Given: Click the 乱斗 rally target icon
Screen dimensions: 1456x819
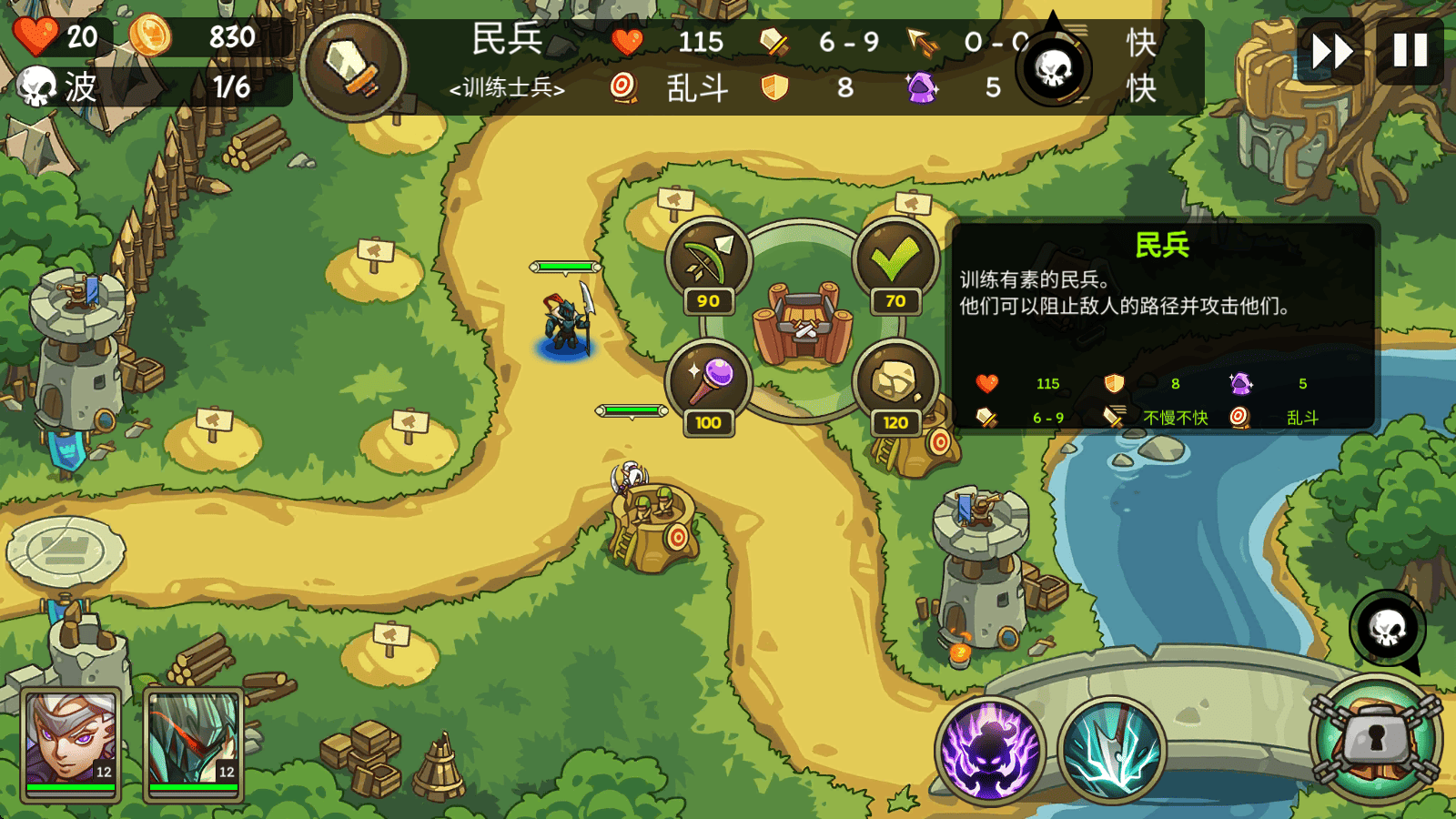Looking at the screenshot, I should pyautogui.click(x=622, y=89).
